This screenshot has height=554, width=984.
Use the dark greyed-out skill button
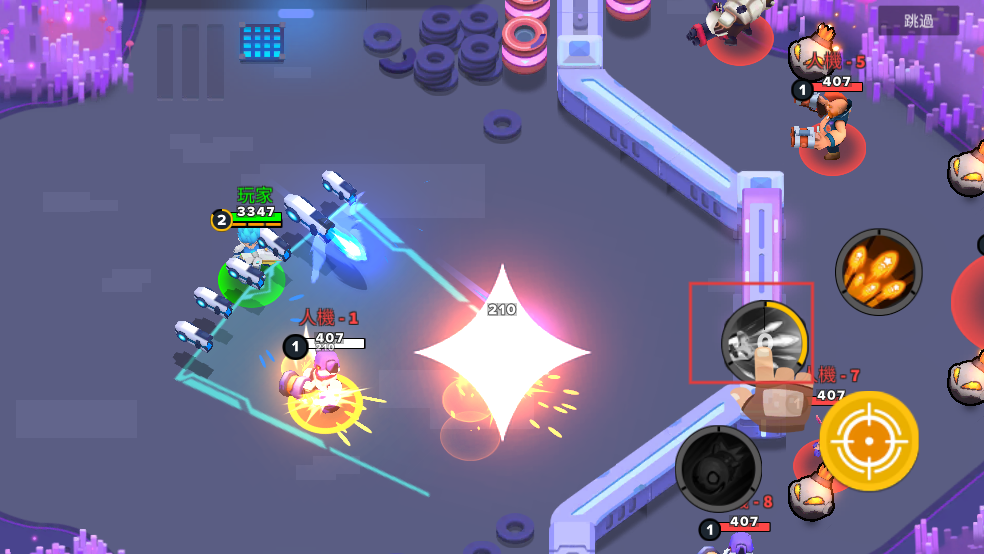[718, 468]
